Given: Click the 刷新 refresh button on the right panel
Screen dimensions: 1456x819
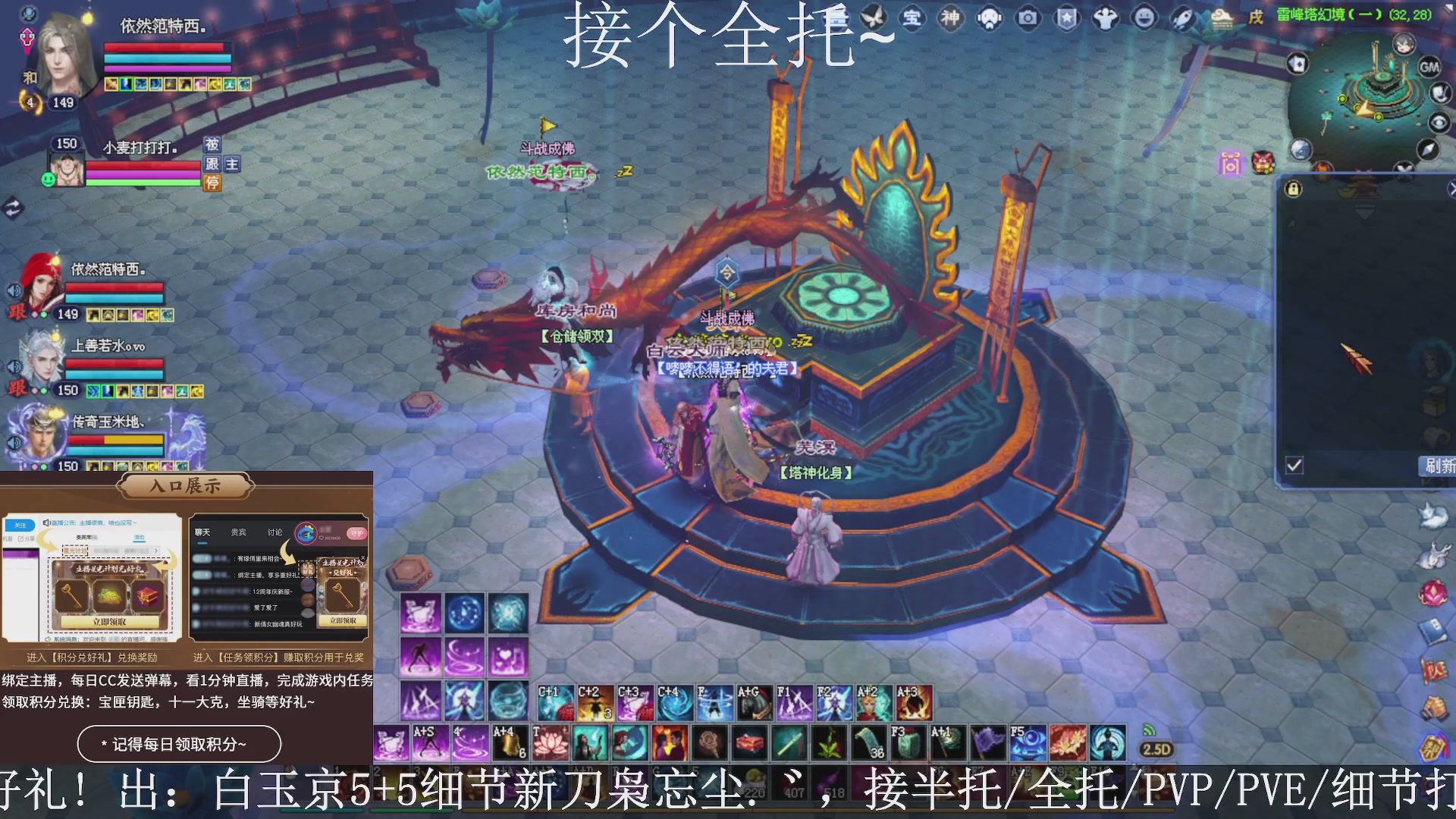Looking at the screenshot, I should click(1439, 466).
